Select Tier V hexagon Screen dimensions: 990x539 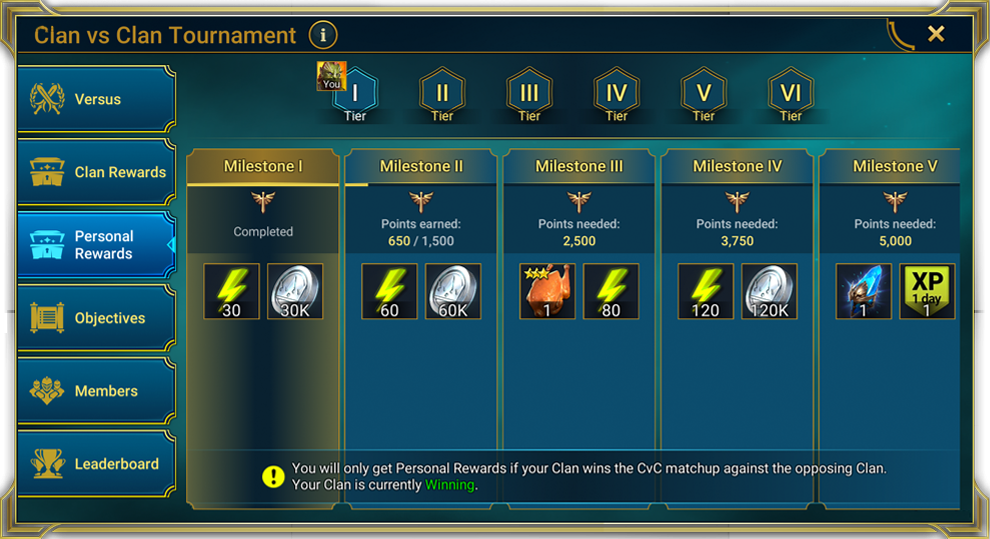click(703, 94)
